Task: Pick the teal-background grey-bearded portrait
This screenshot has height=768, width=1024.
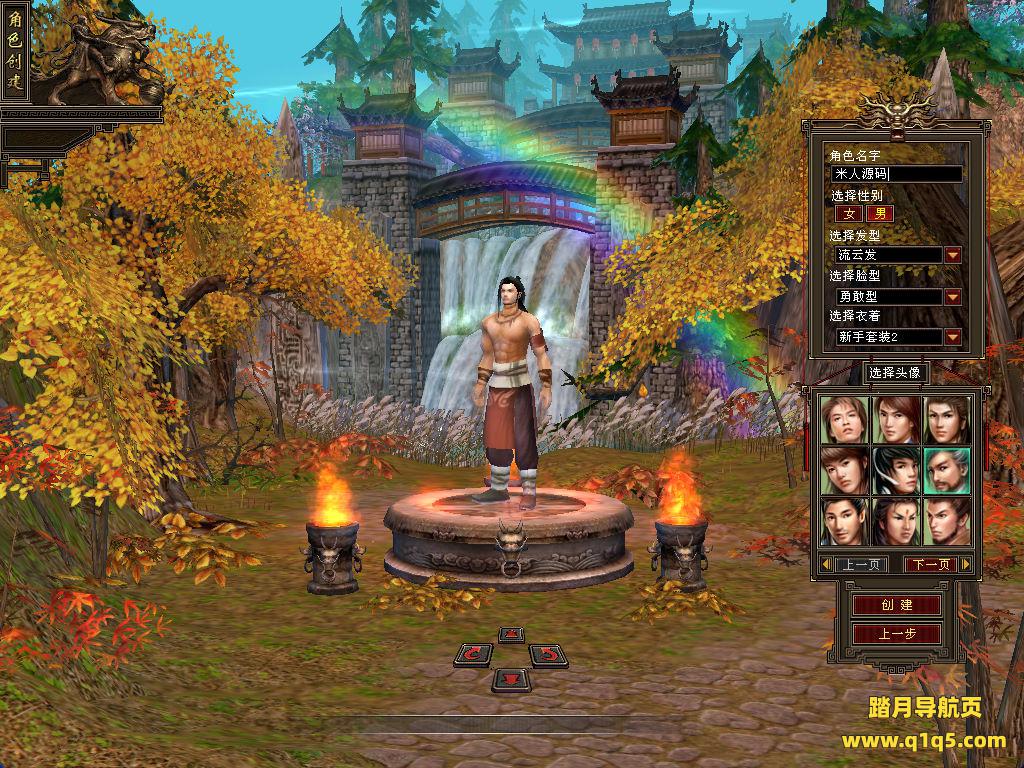Action: (946, 469)
